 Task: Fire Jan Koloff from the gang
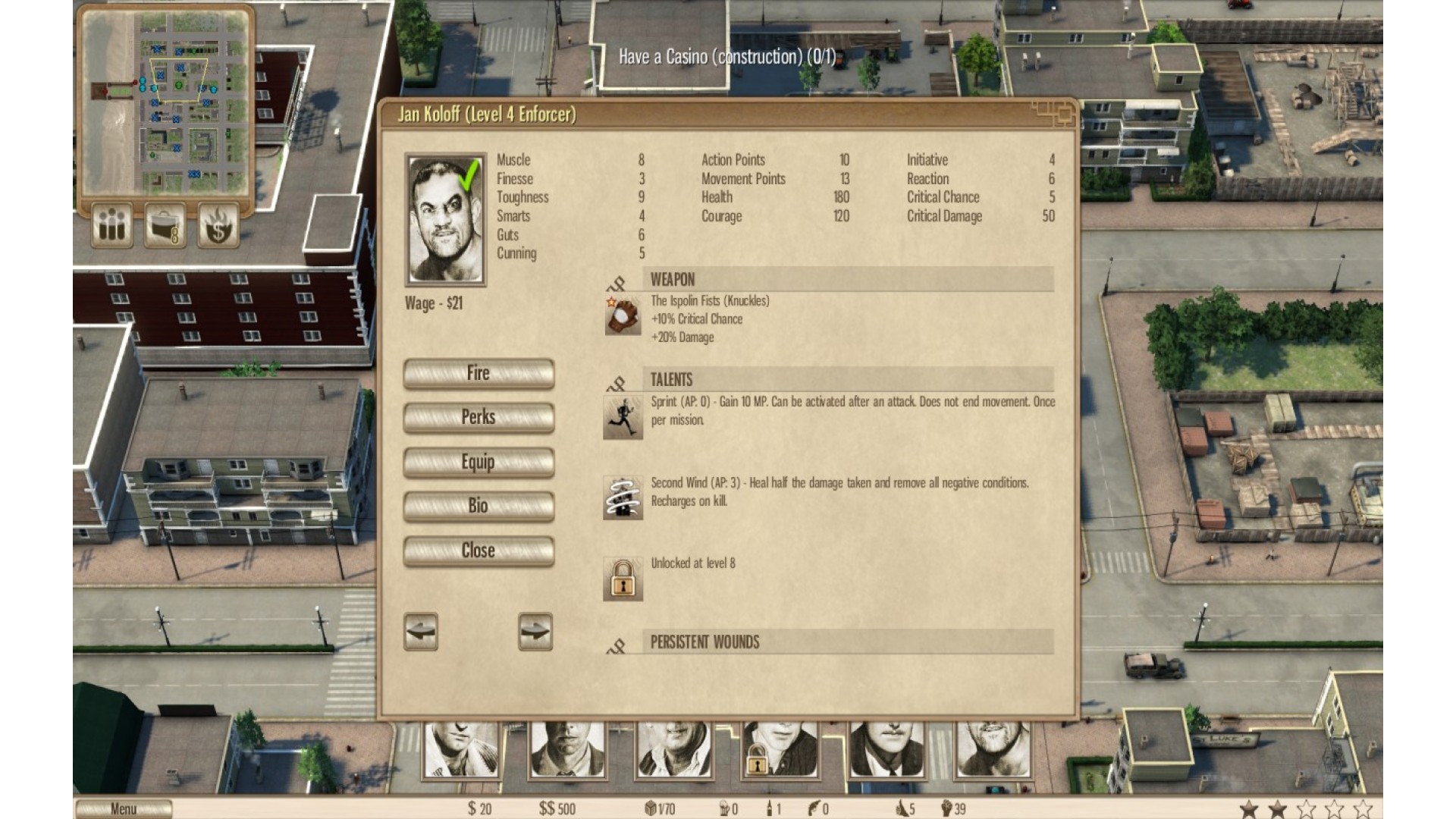(x=479, y=373)
